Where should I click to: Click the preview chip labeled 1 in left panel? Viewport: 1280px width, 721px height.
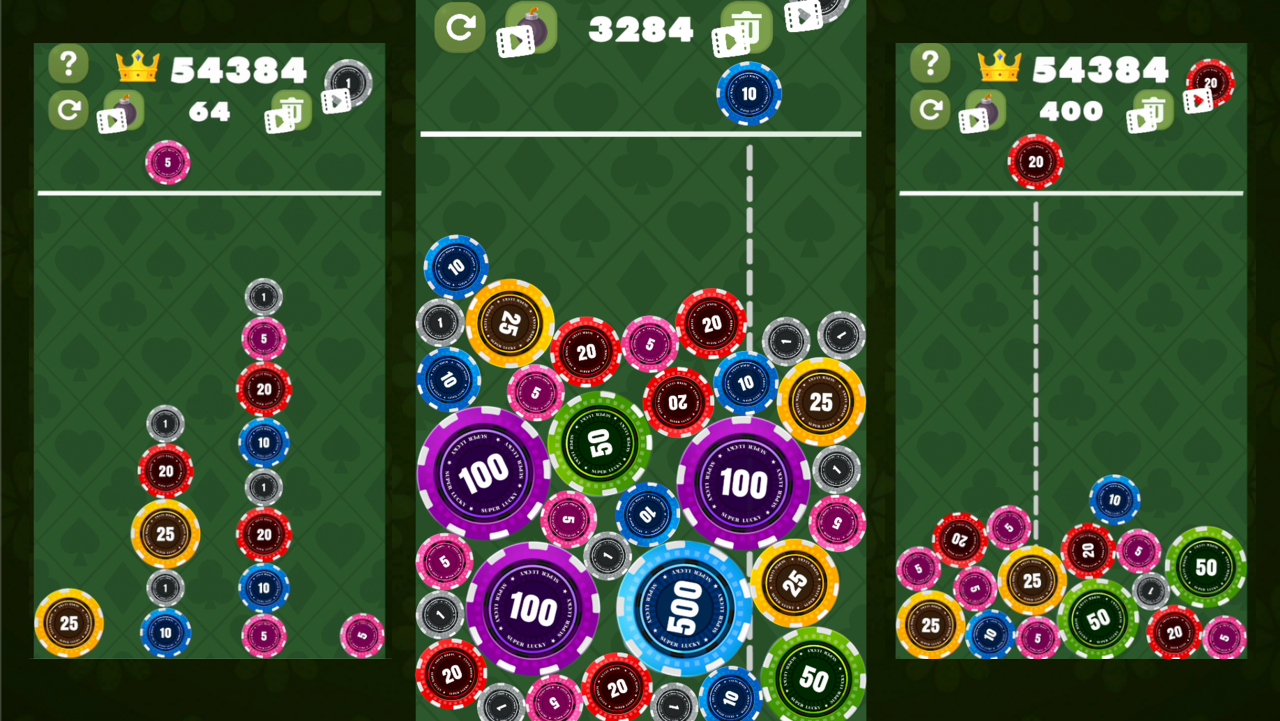pos(348,83)
